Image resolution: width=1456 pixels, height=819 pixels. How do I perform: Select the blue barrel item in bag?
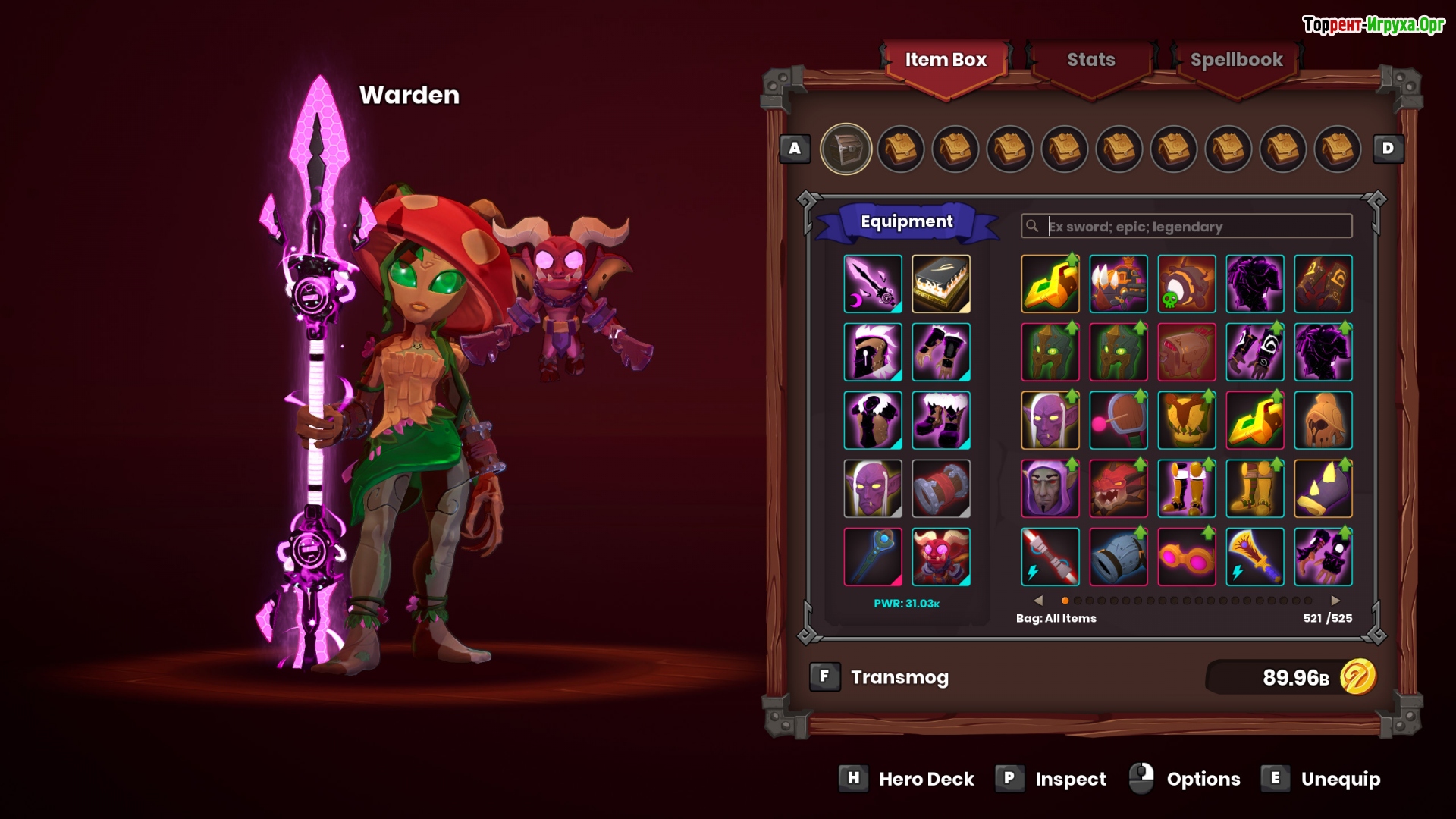(1119, 557)
